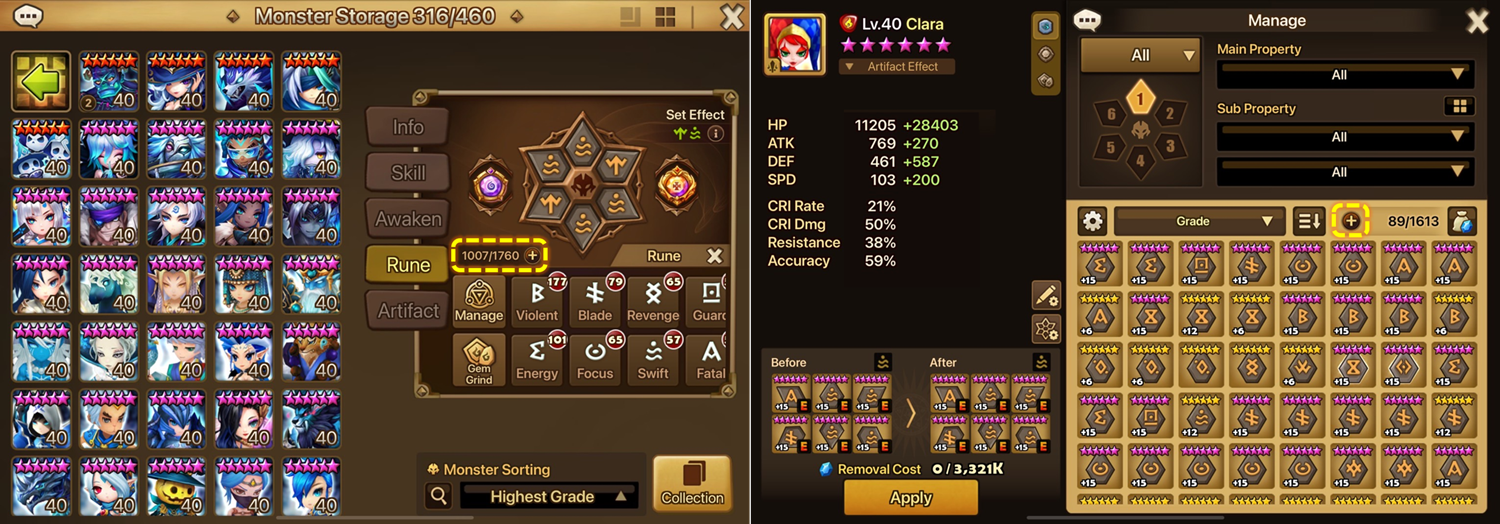
Task: Switch to the Skill tab
Action: (408, 173)
